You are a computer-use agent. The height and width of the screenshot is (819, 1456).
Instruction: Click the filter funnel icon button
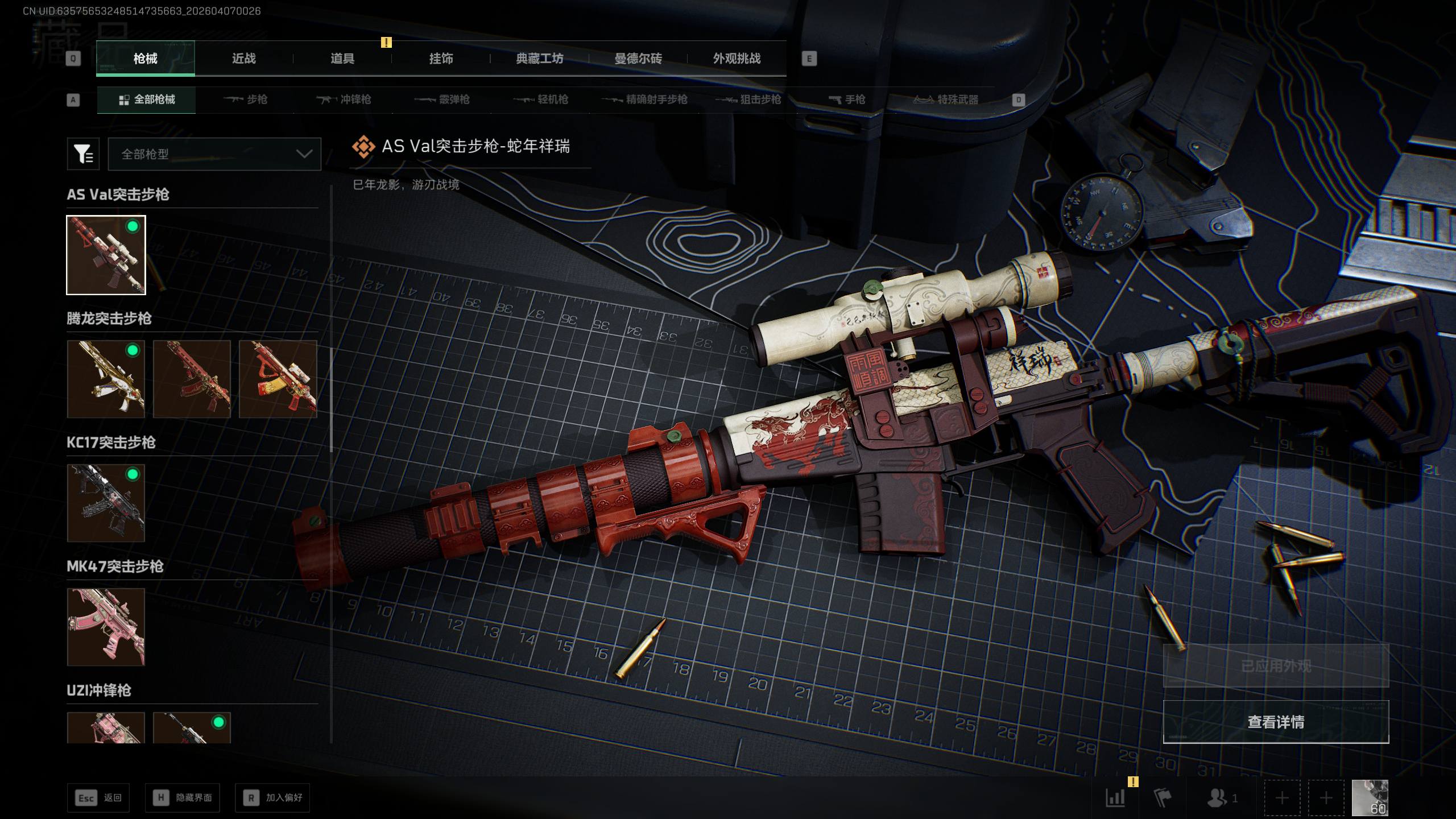pyautogui.click(x=83, y=154)
